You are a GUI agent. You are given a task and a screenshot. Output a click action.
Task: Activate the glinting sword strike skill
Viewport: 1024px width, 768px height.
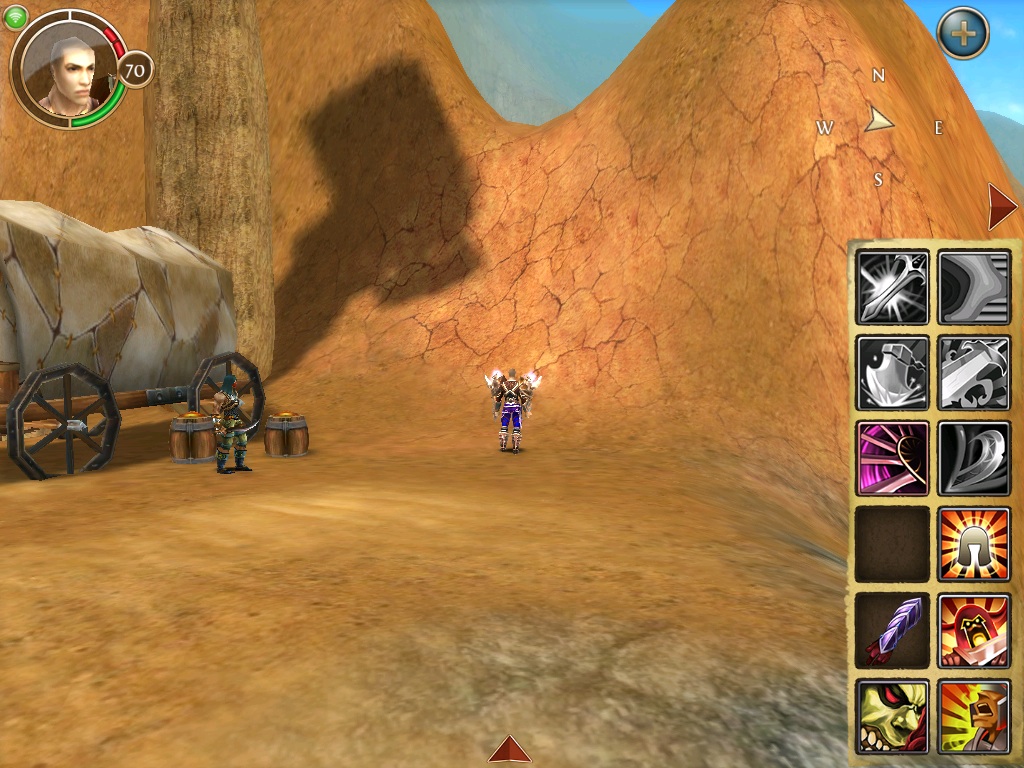pyautogui.click(x=893, y=287)
